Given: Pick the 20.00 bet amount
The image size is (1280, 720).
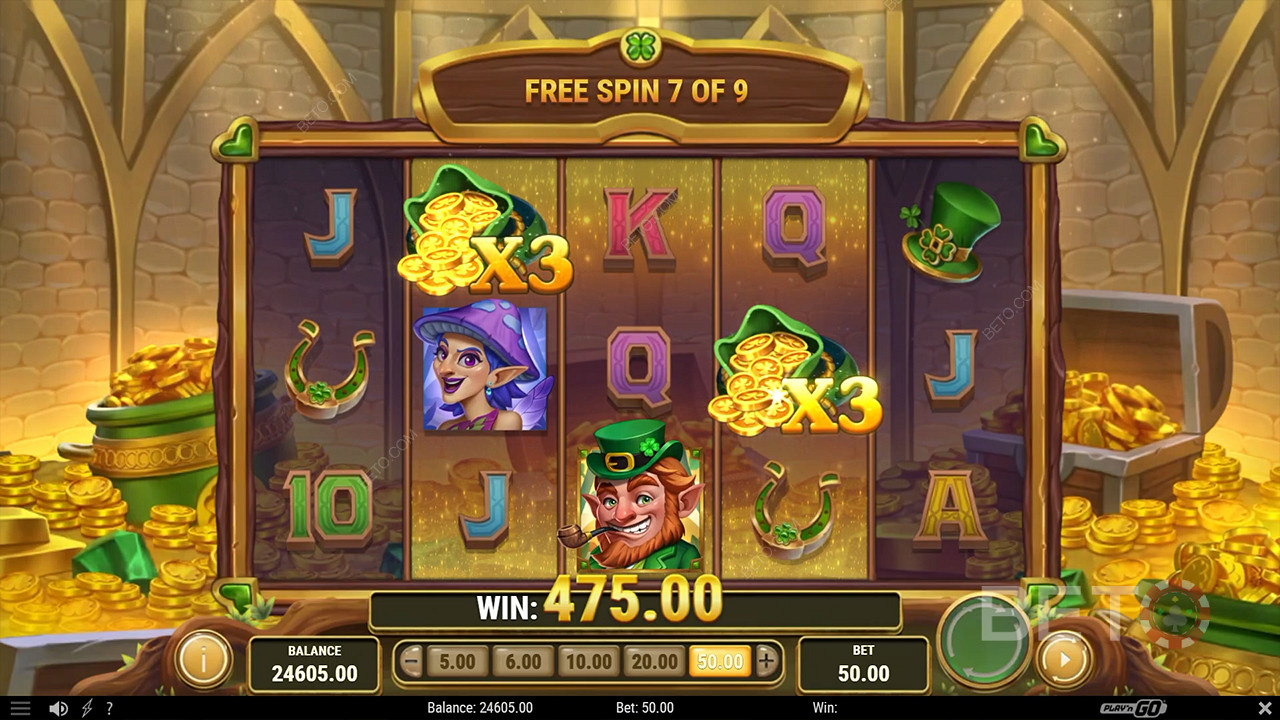Looking at the screenshot, I should click(655, 661).
